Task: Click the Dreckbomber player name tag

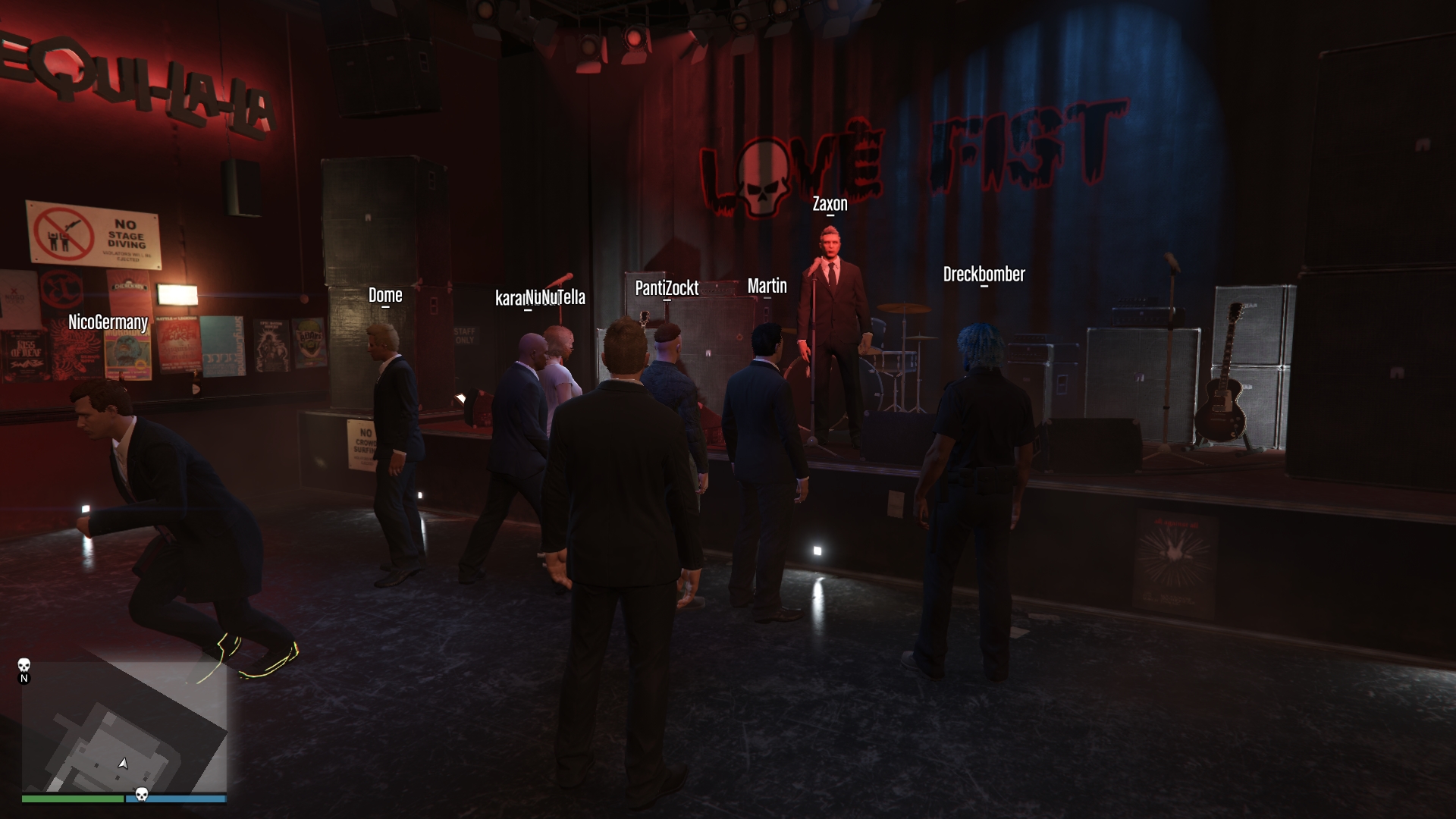Action: (x=984, y=275)
